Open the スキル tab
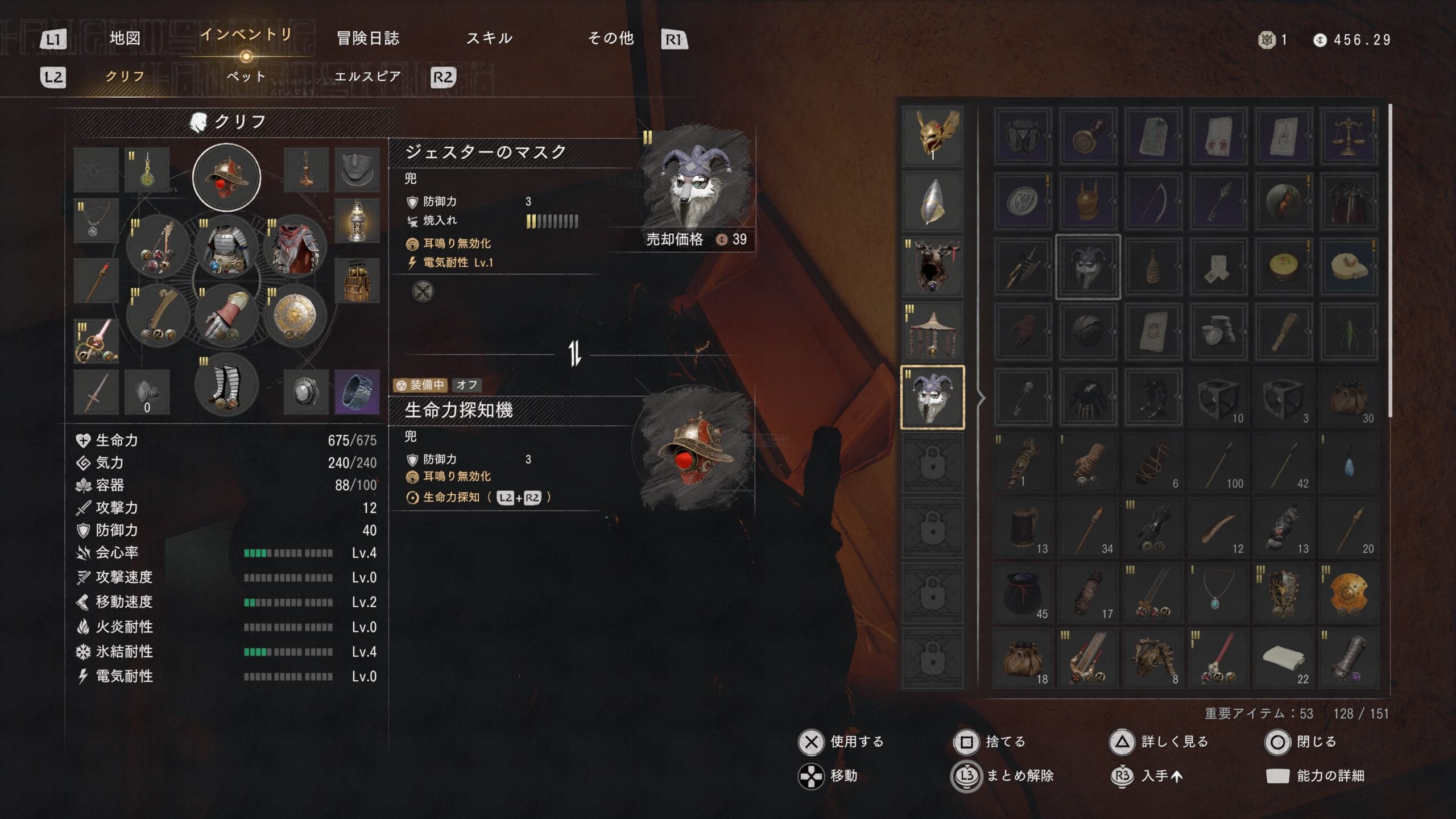Viewport: 1456px width, 819px height. point(489,39)
